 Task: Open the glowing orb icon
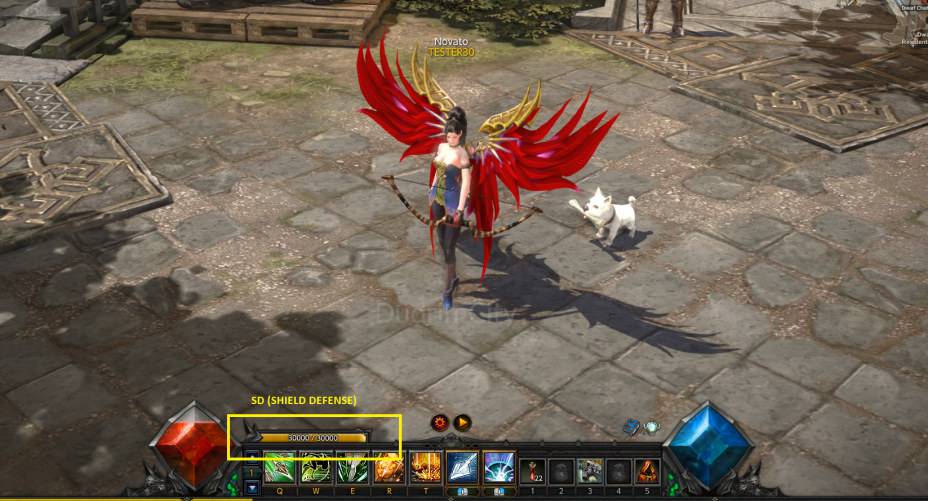[651, 427]
